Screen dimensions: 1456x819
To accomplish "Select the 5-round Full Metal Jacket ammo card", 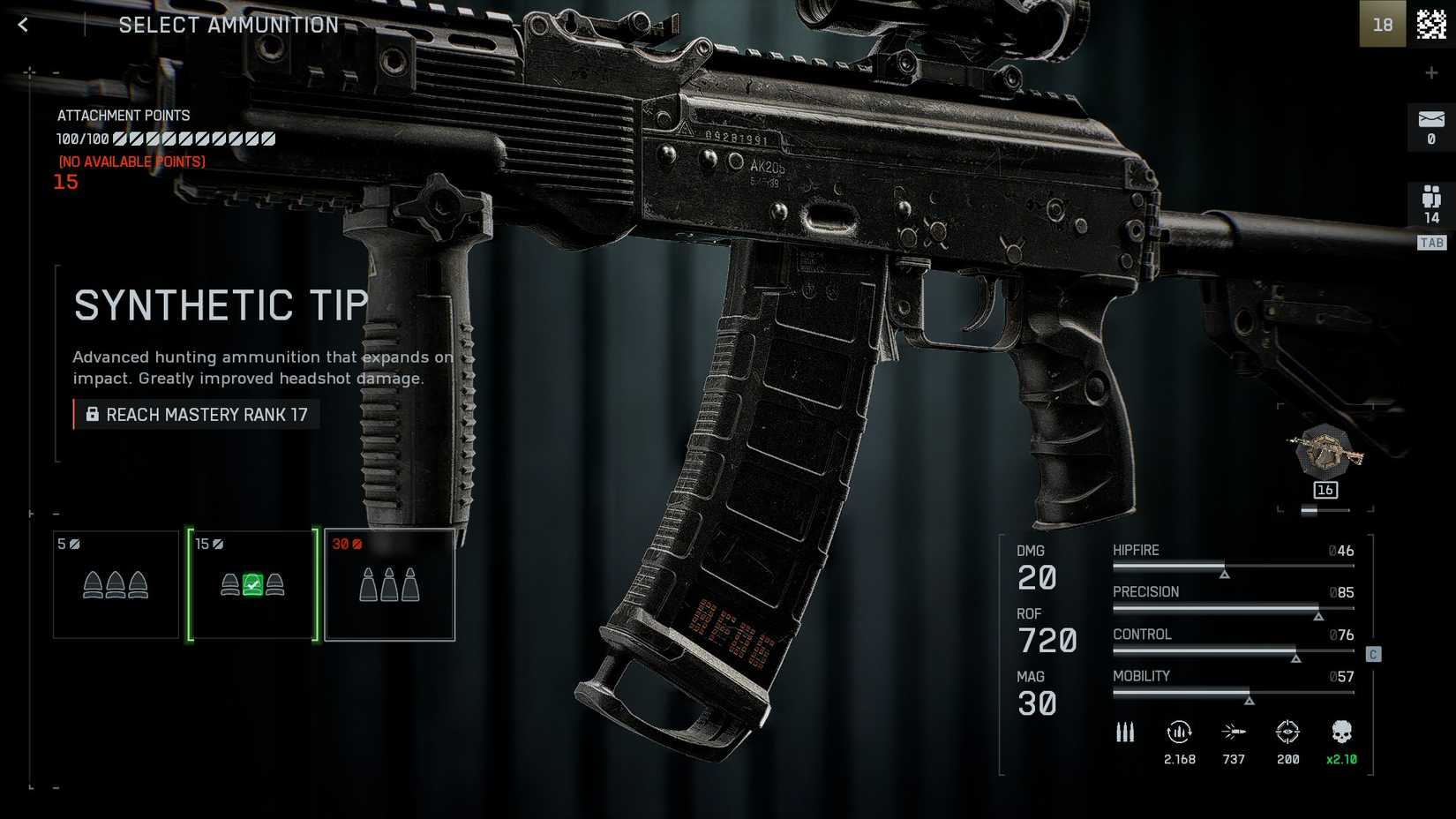I will point(116,583).
